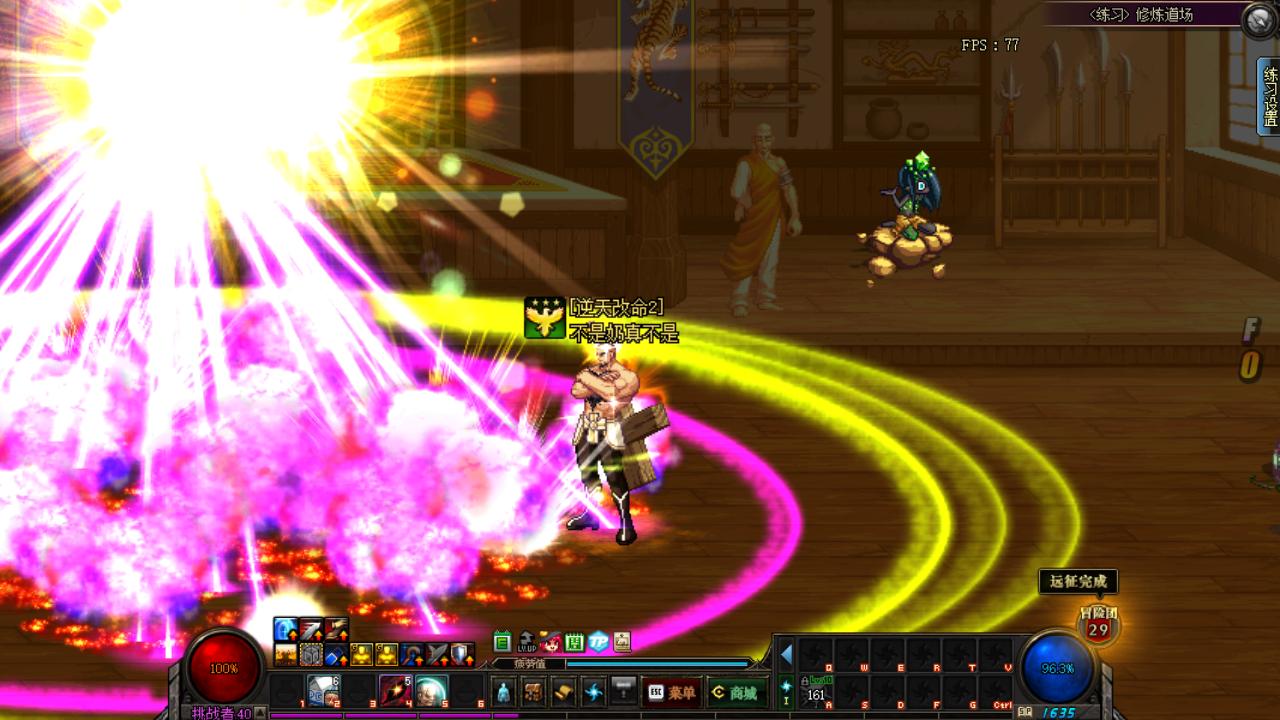Screen dimensions: 1280x720
Task: Click the blue TP hexagon icon
Action: point(598,641)
